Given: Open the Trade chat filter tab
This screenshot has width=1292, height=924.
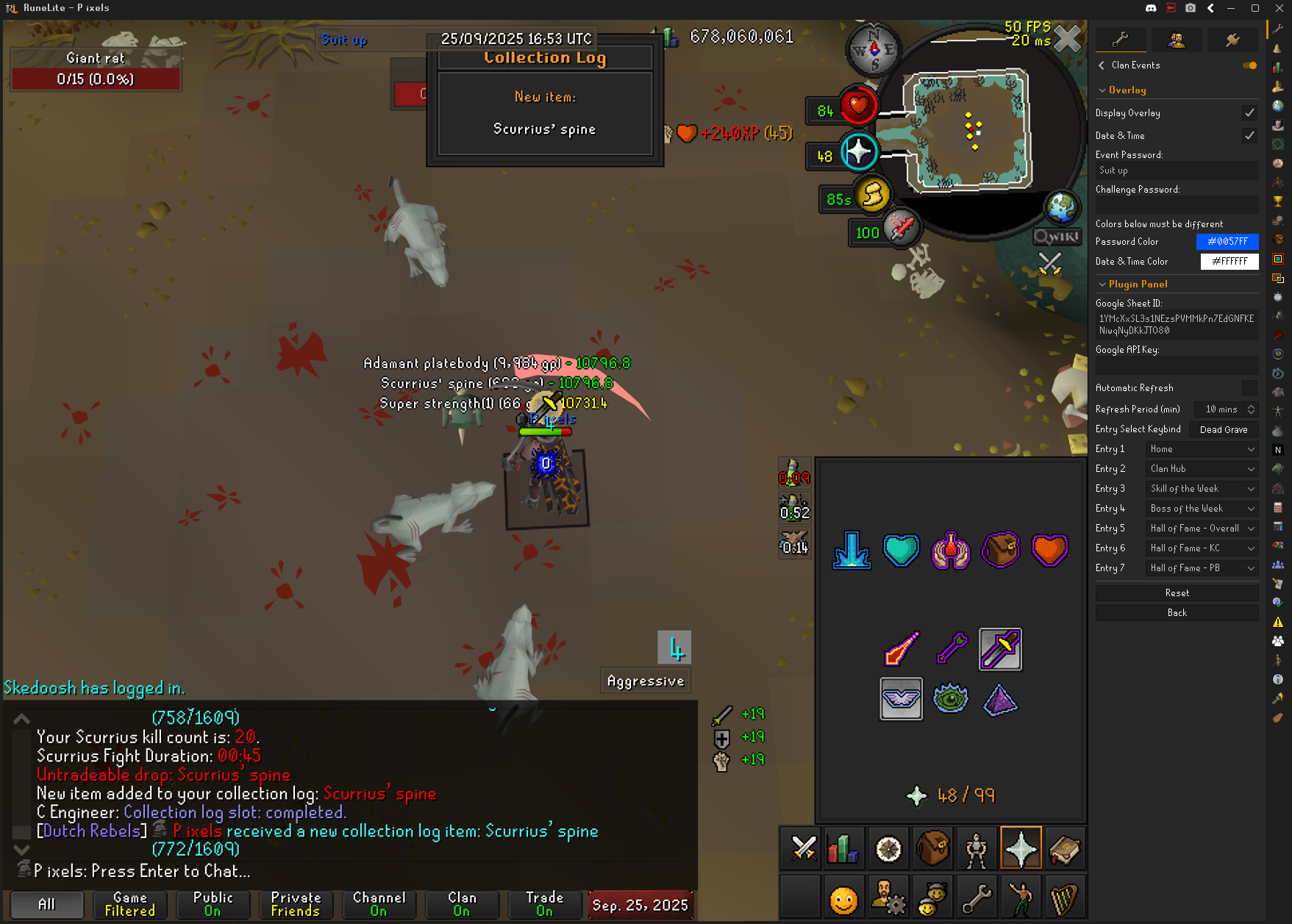Looking at the screenshot, I should (x=545, y=904).
